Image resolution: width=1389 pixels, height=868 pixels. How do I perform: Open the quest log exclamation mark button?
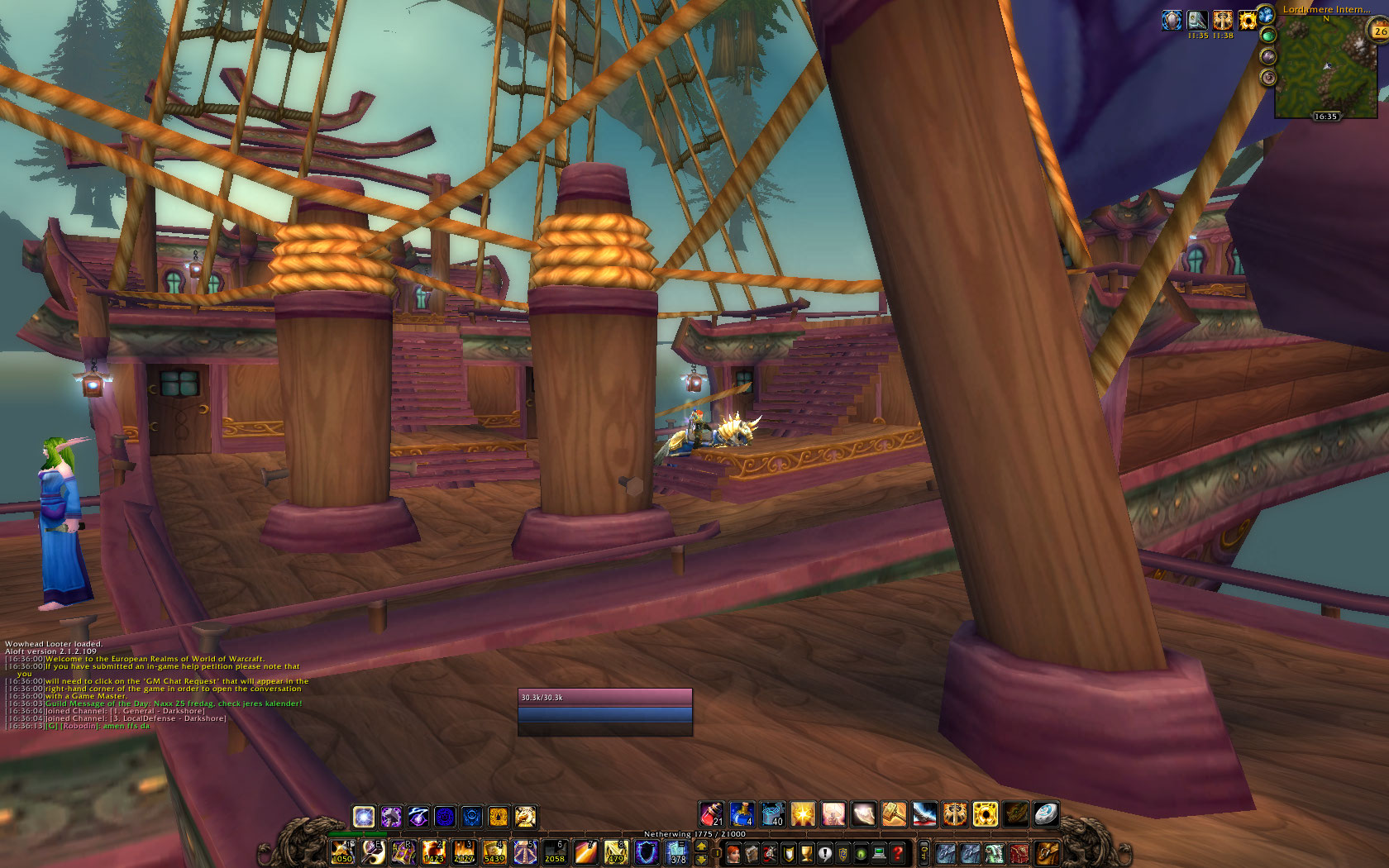(824, 853)
